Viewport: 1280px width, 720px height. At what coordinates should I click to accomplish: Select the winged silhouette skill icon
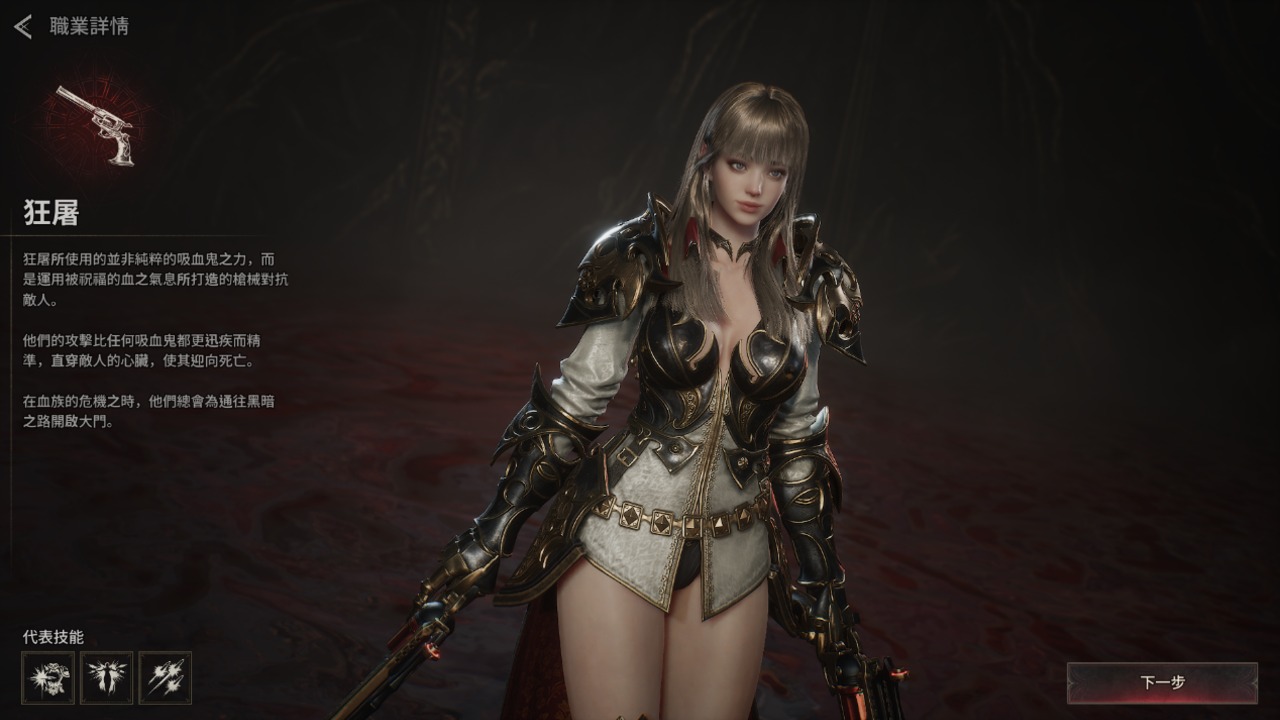click(107, 678)
